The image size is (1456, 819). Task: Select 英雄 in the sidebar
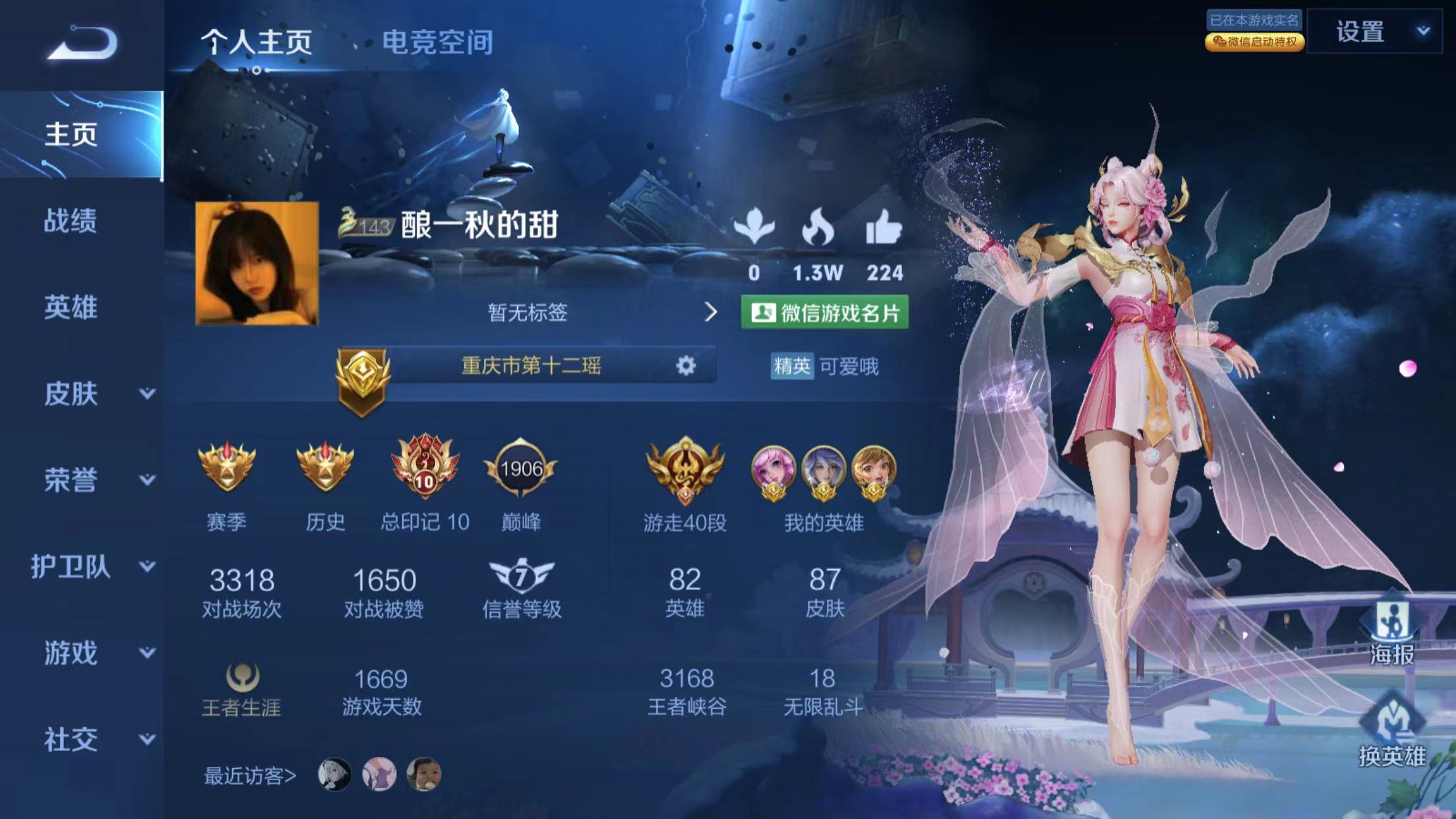(x=71, y=308)
